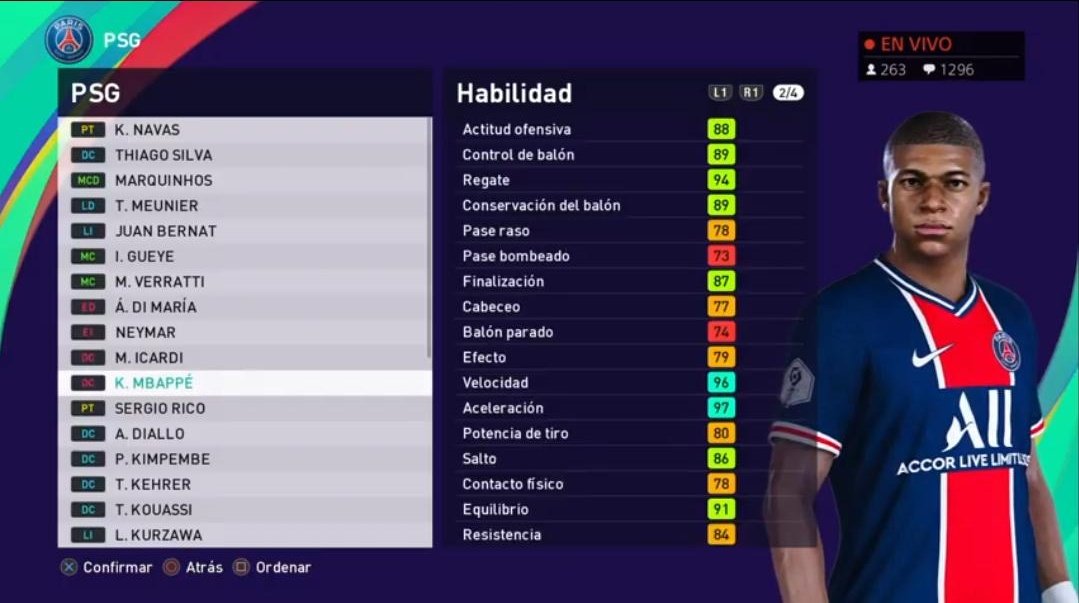Click the highlighted K. Mbappé entry
The width and height of the screenshot is (1079, 603).
[x=245, y=383]
